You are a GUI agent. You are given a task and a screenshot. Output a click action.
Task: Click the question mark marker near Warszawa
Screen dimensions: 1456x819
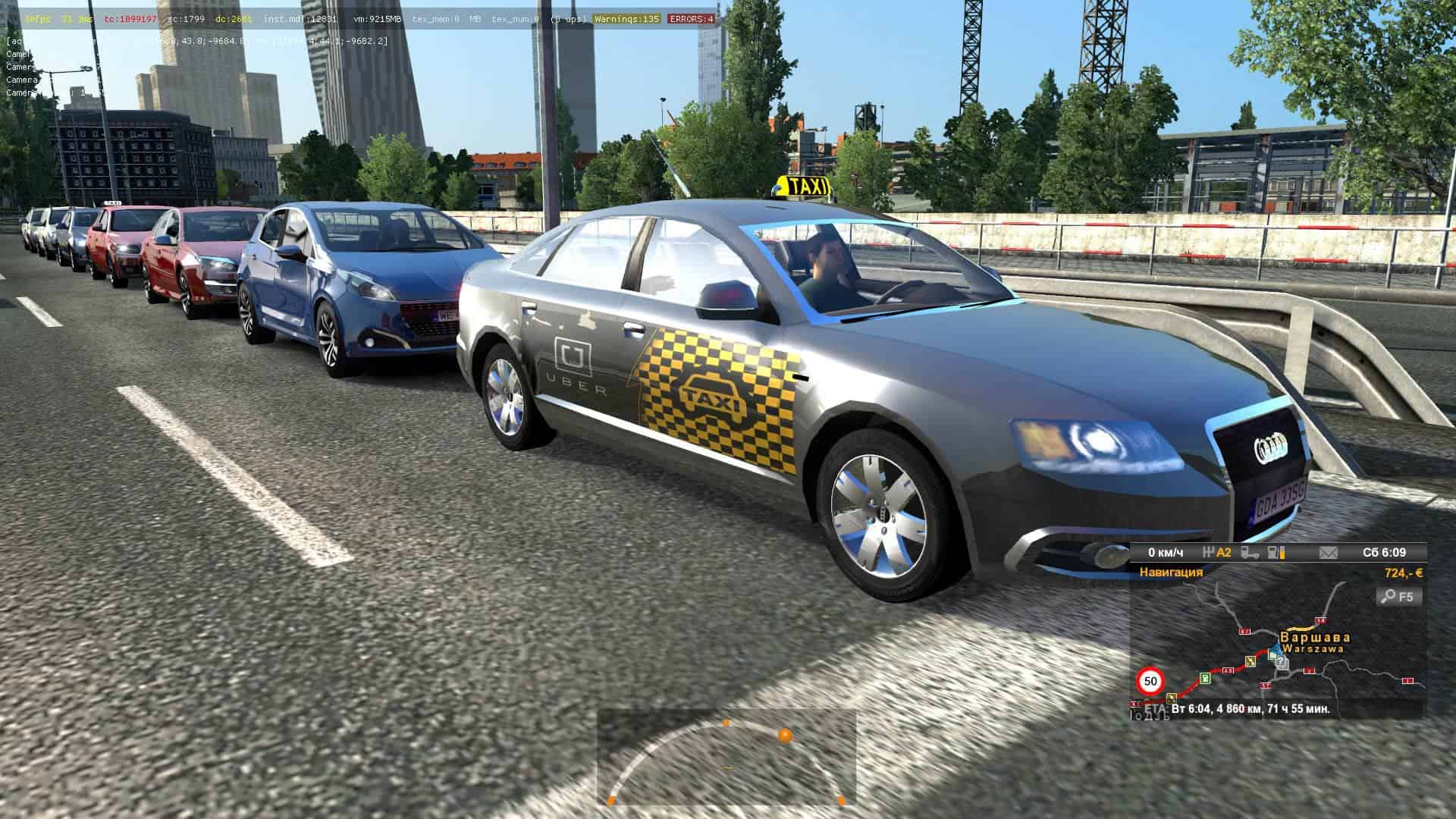(x=1282, y=663)
